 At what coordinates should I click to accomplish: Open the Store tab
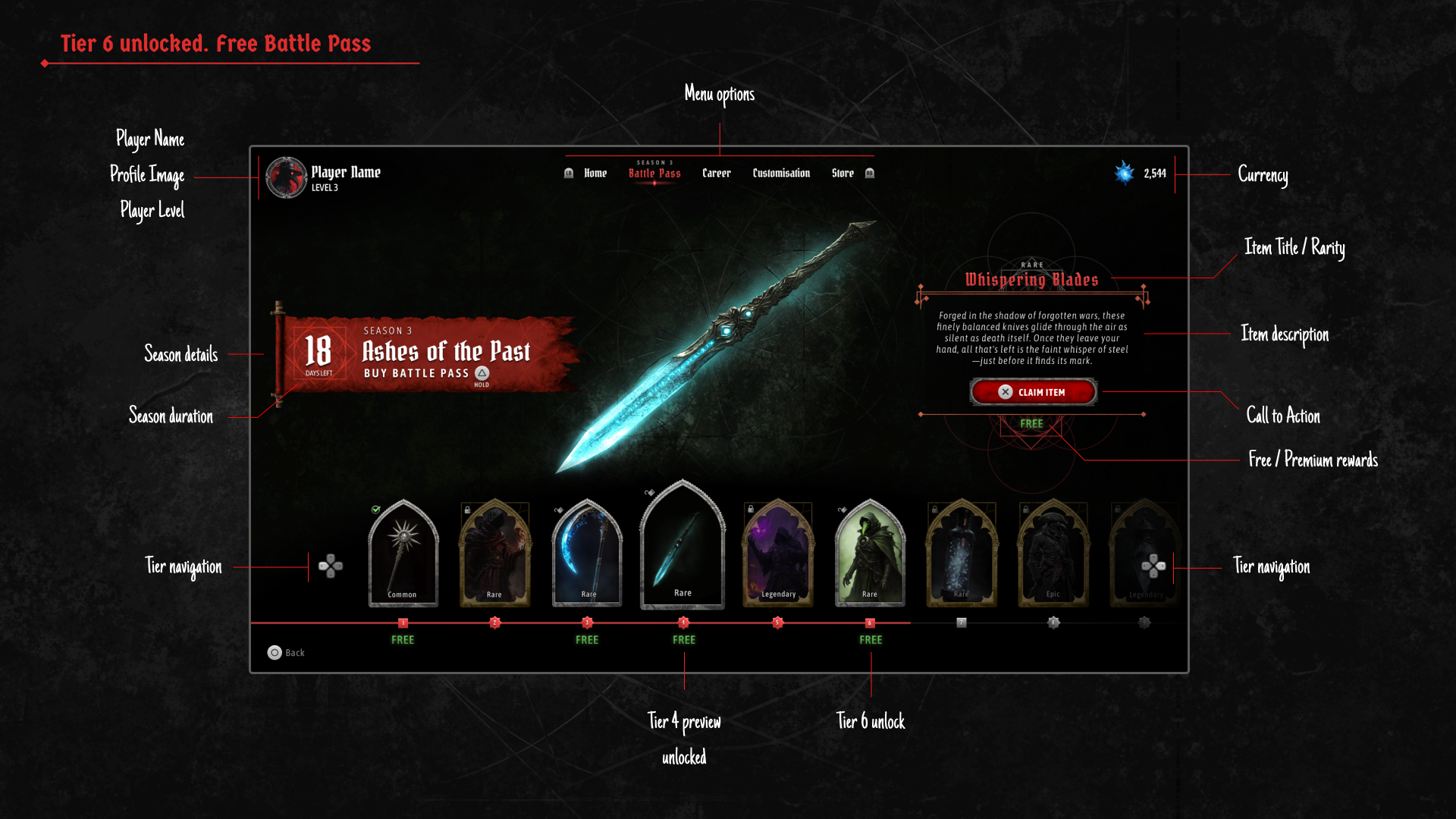pyautogui.click(x=843, y=174)
